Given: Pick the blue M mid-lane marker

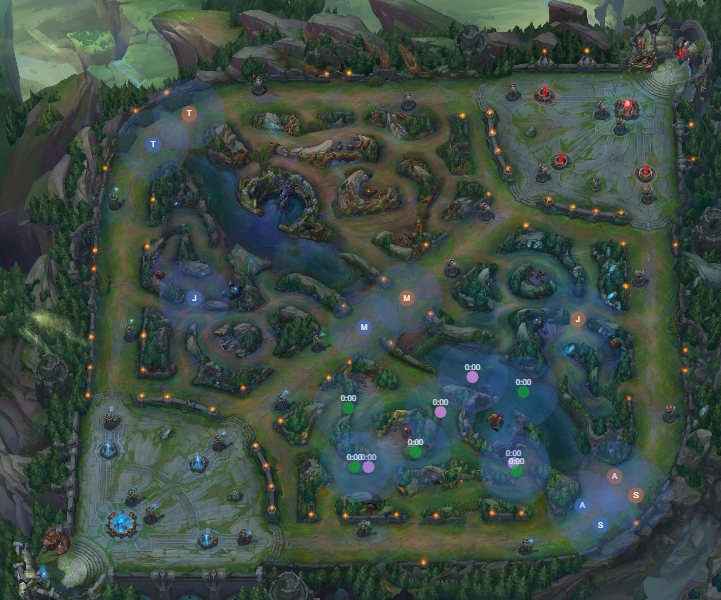Looking at the screenshot, I should [x=364, y=327].
